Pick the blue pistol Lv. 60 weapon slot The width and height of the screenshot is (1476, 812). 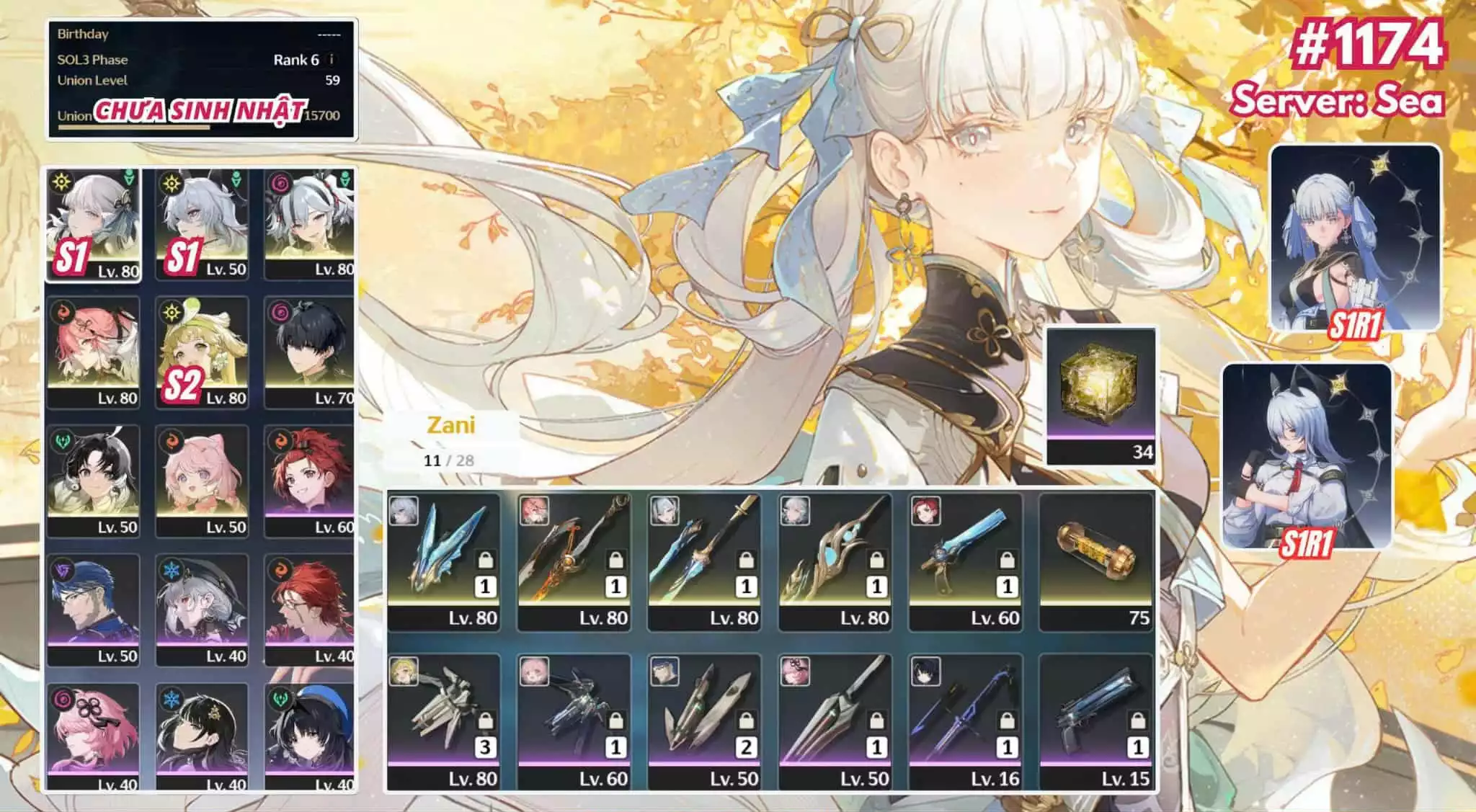click(x=966, y=561)
